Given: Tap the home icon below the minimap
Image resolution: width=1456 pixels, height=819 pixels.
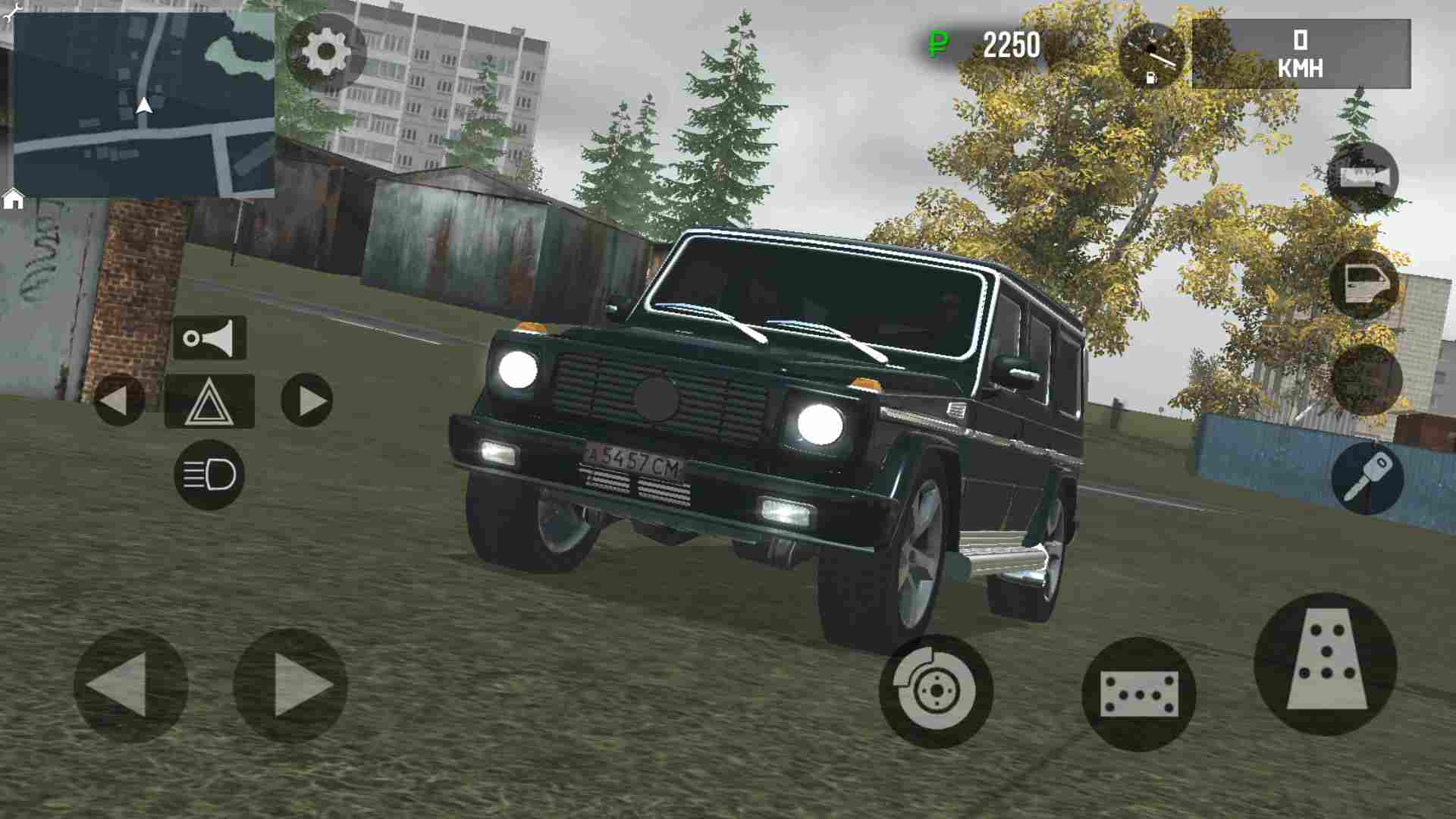Looking at the screenshot, I should tap(12, 202).
